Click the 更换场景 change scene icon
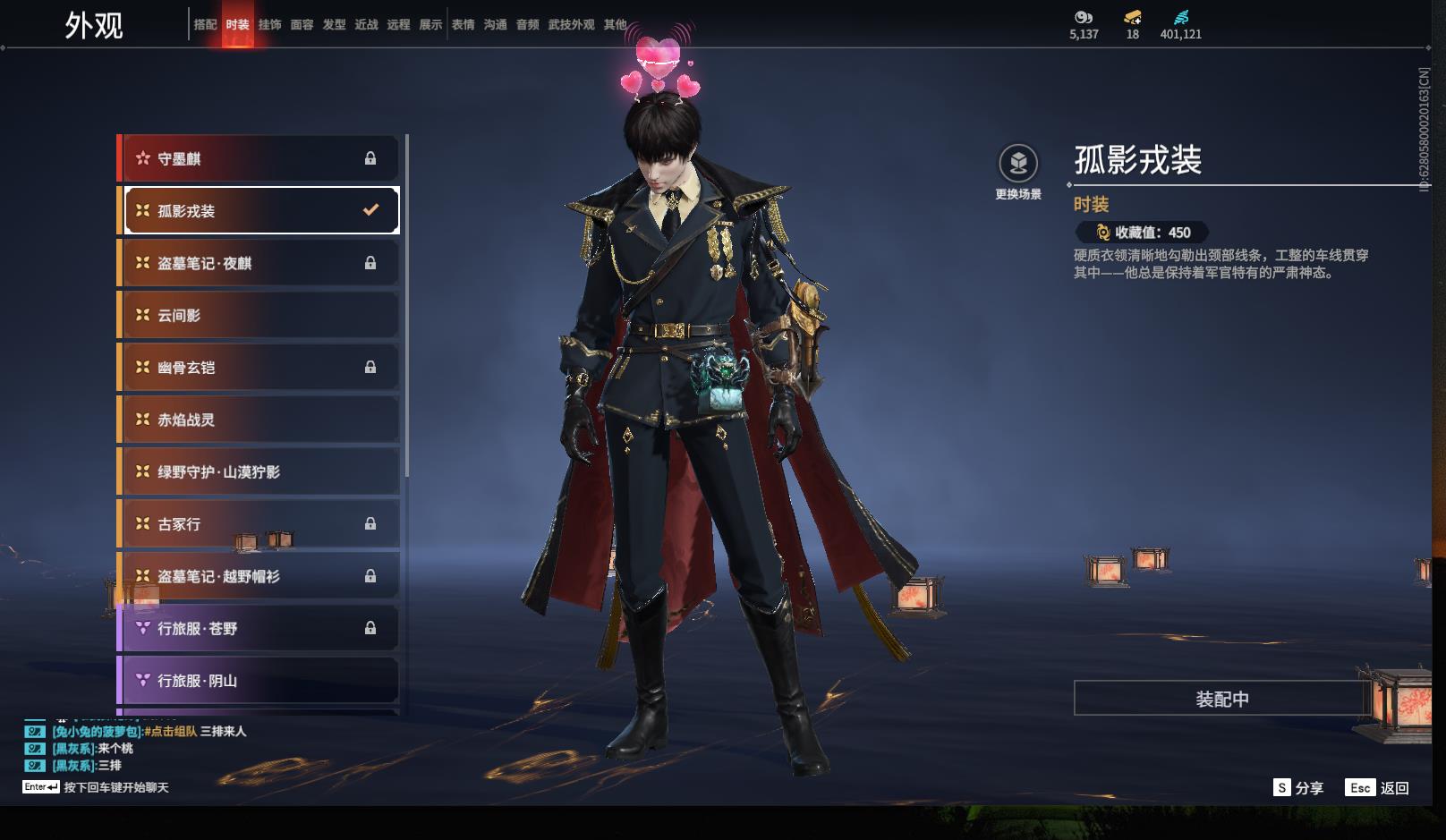The height and width of the screenshot is (840, 1446). (1018, 164)
